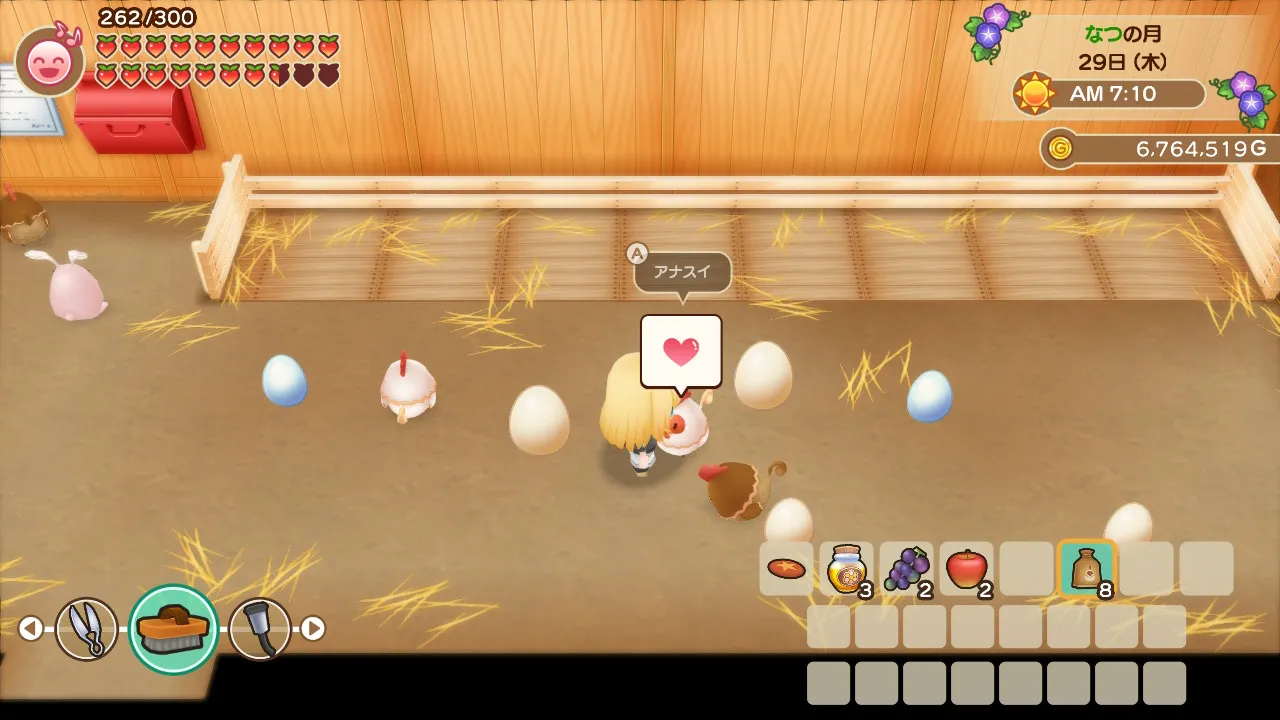The width and height of the screenshot is (1280, 720).
Task: Select the shears tool
Action: (86, 628)
